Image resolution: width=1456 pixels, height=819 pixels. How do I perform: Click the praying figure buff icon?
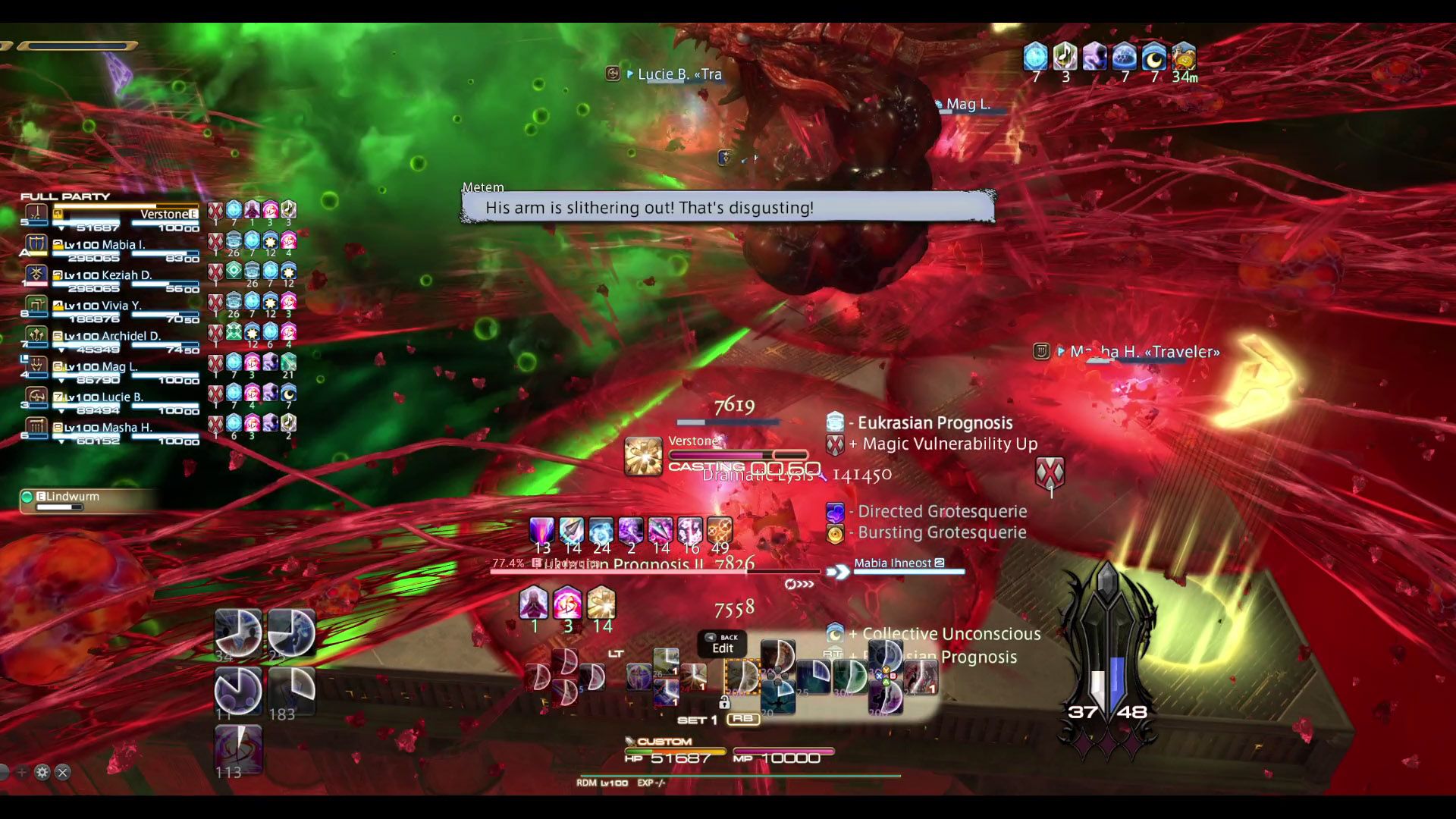click(533, 604)
